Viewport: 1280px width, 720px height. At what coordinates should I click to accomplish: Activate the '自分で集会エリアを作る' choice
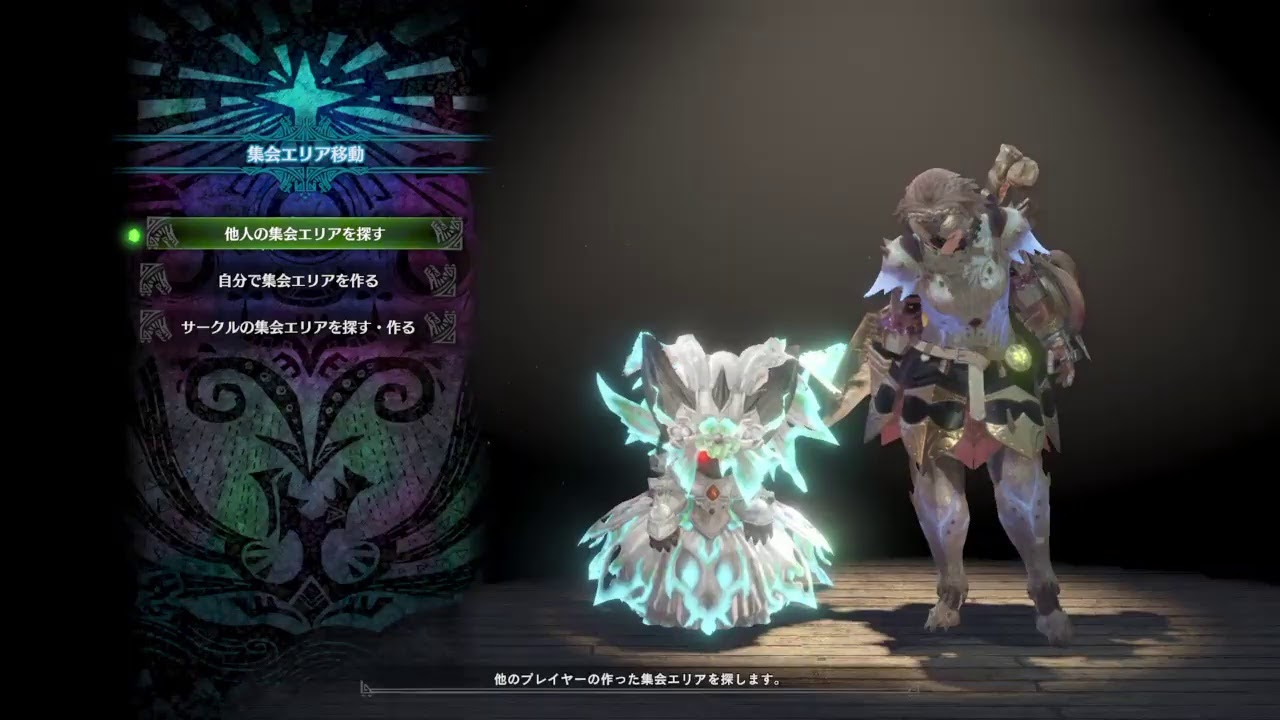coord(296,282)
